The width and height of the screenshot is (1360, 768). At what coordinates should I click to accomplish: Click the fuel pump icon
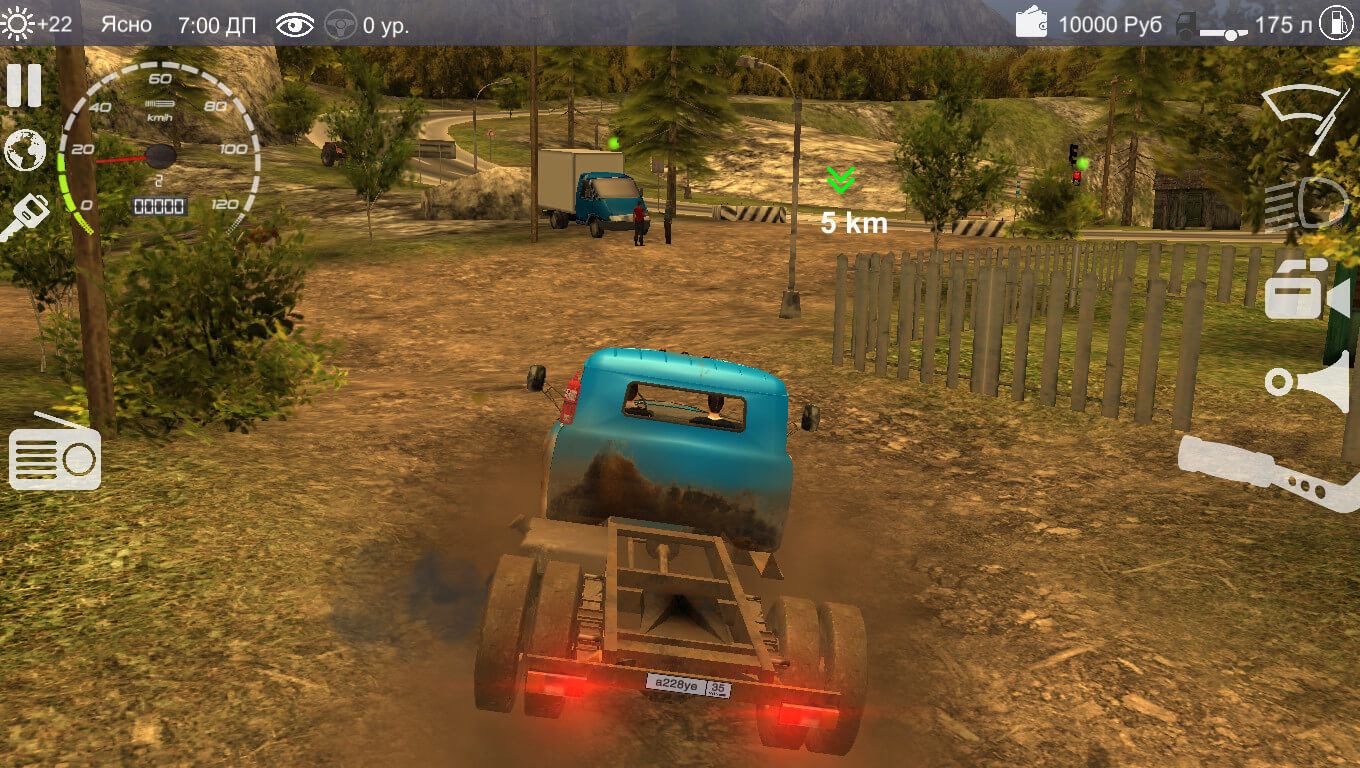[1335, 23]
